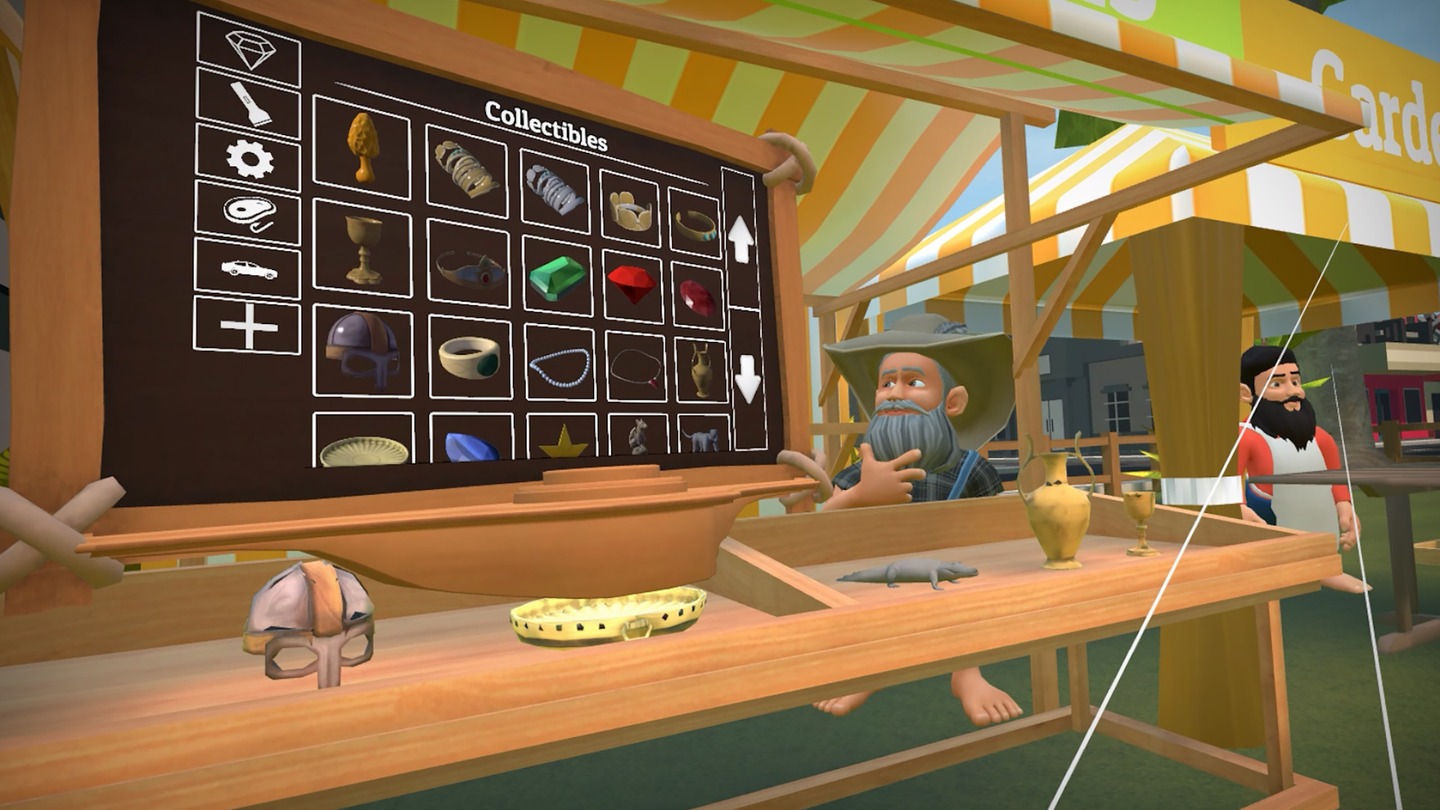Click the plus icon to add a category
This screenshot has width=1440, height=810.
(247, 325)
